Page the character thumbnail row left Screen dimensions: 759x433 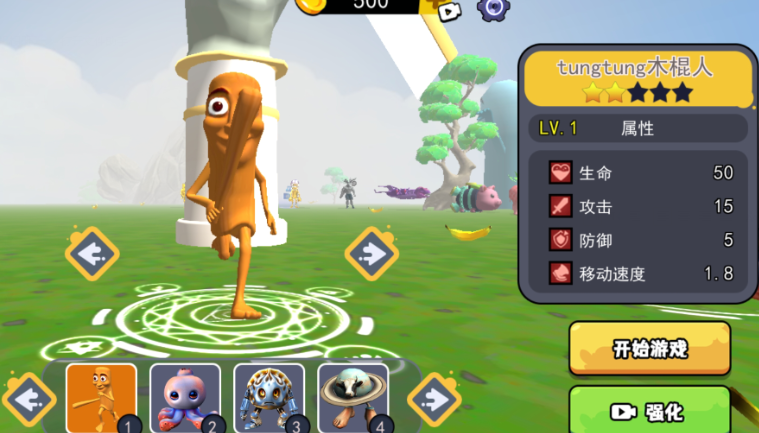(x=29, y=399)
